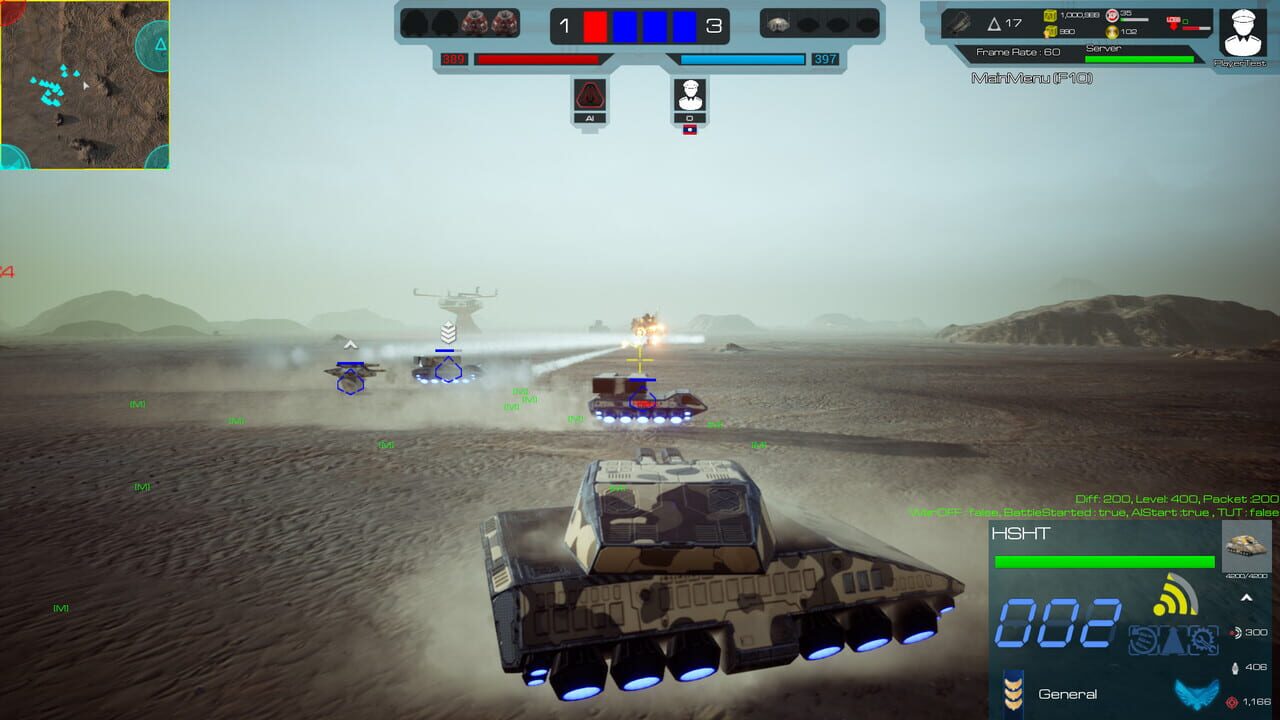Click the wrench repair icon
This screenshot has width=1280, height=720.
1203,640
